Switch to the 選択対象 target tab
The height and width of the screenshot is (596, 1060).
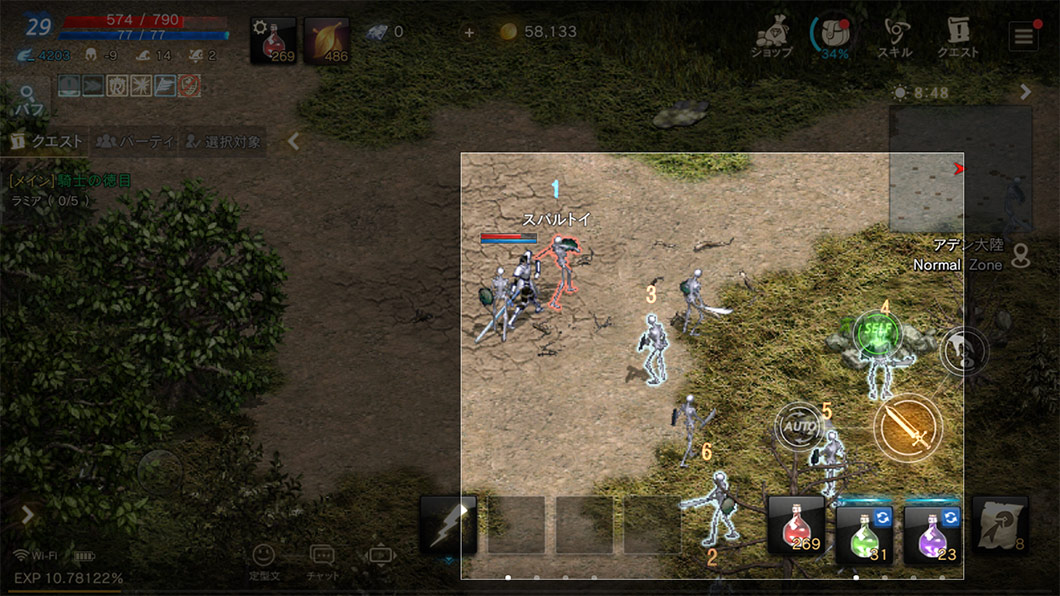pyautogui.click(x=223, y=142)
